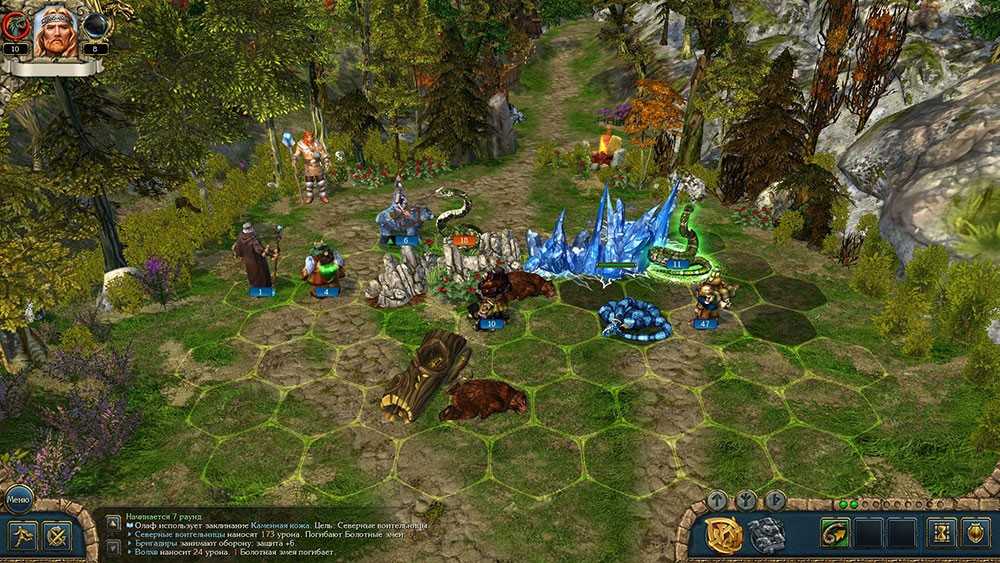
Task: Open the golden knot spell book icon
Action: point(724,535)
